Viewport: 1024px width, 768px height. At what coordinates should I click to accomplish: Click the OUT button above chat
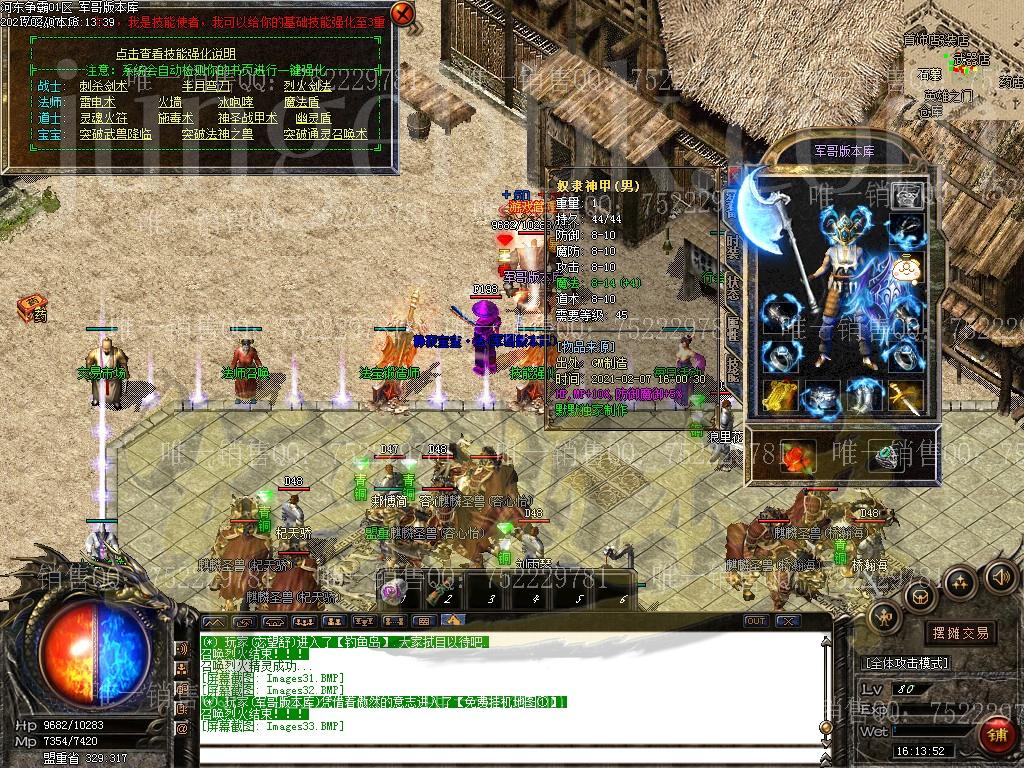click(x=756, y=621)
